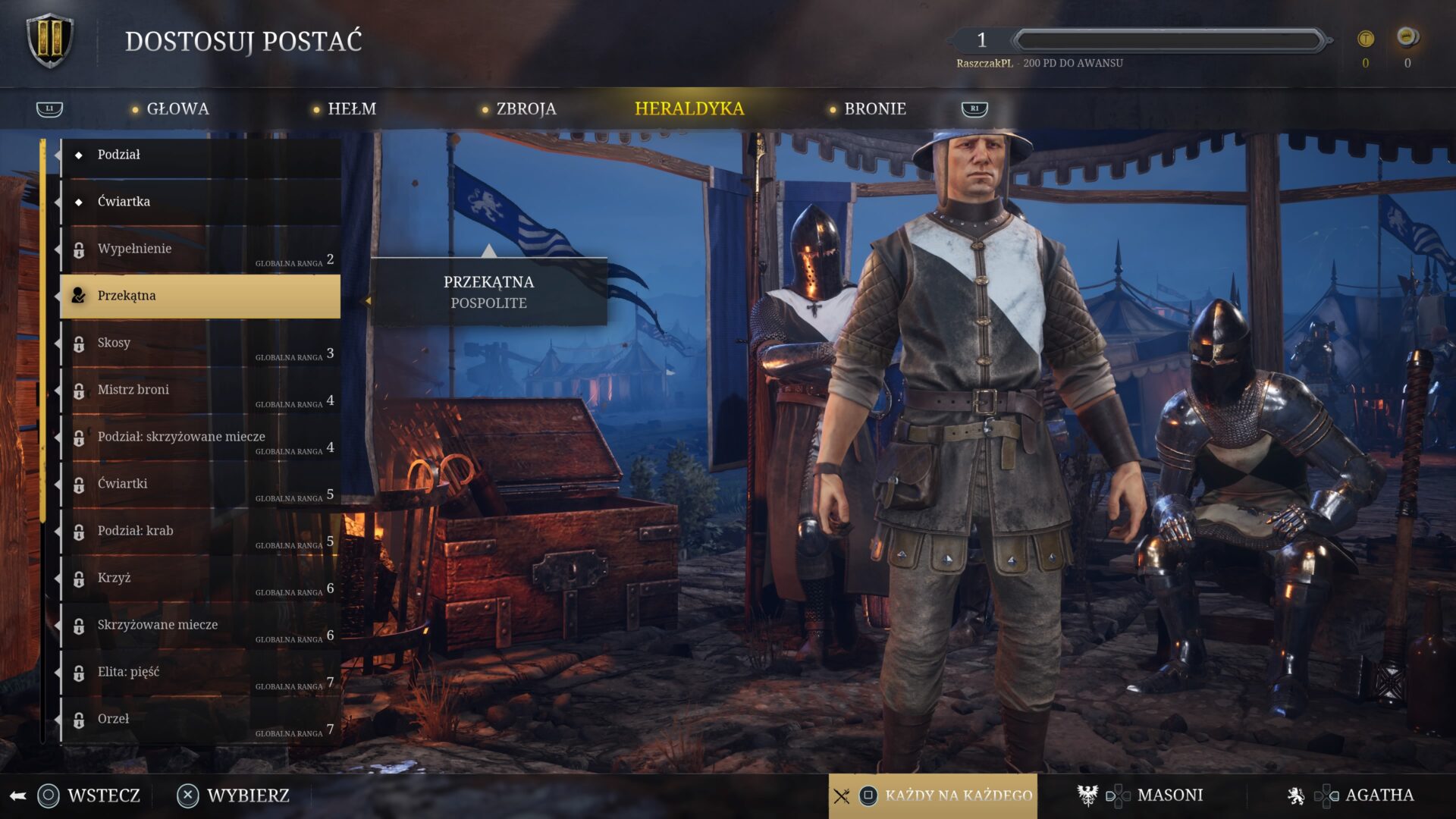The height and width of the screenshot is (819, 1456).
Task: Choose the Elita: pięść entry
Action: click(199, 672)
